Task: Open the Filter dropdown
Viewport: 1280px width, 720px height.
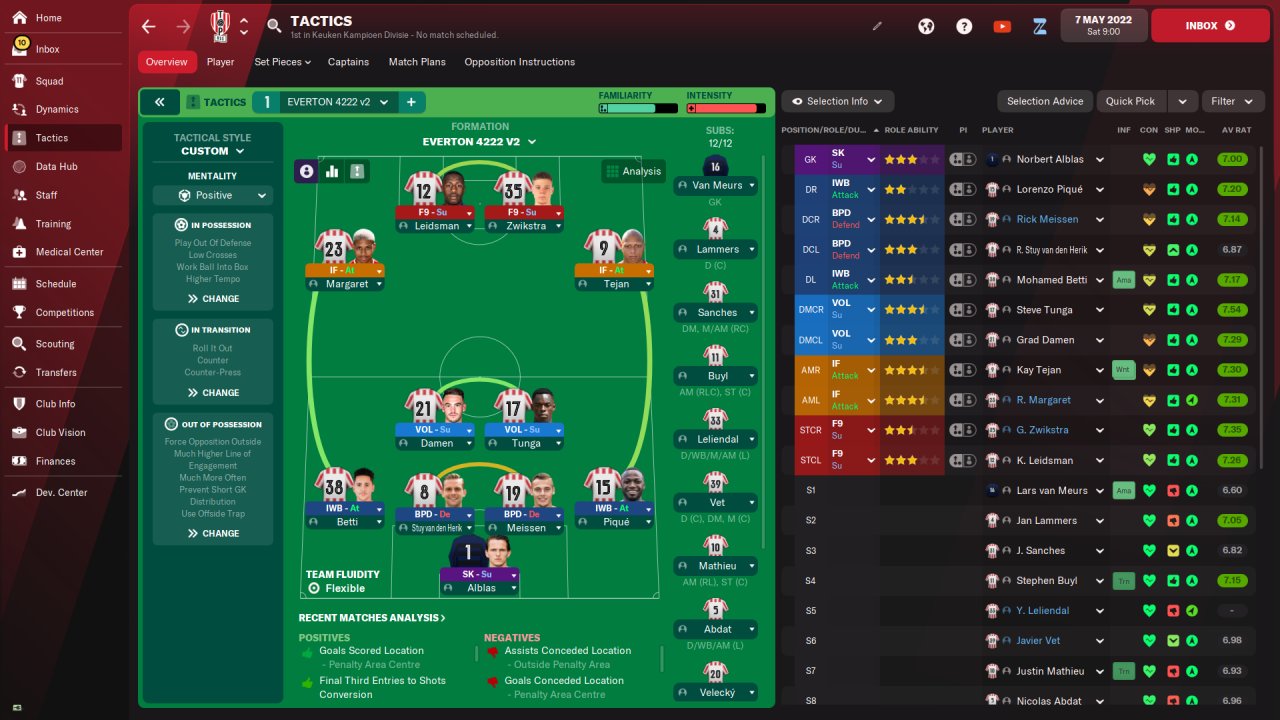Action: [1231, 101]
